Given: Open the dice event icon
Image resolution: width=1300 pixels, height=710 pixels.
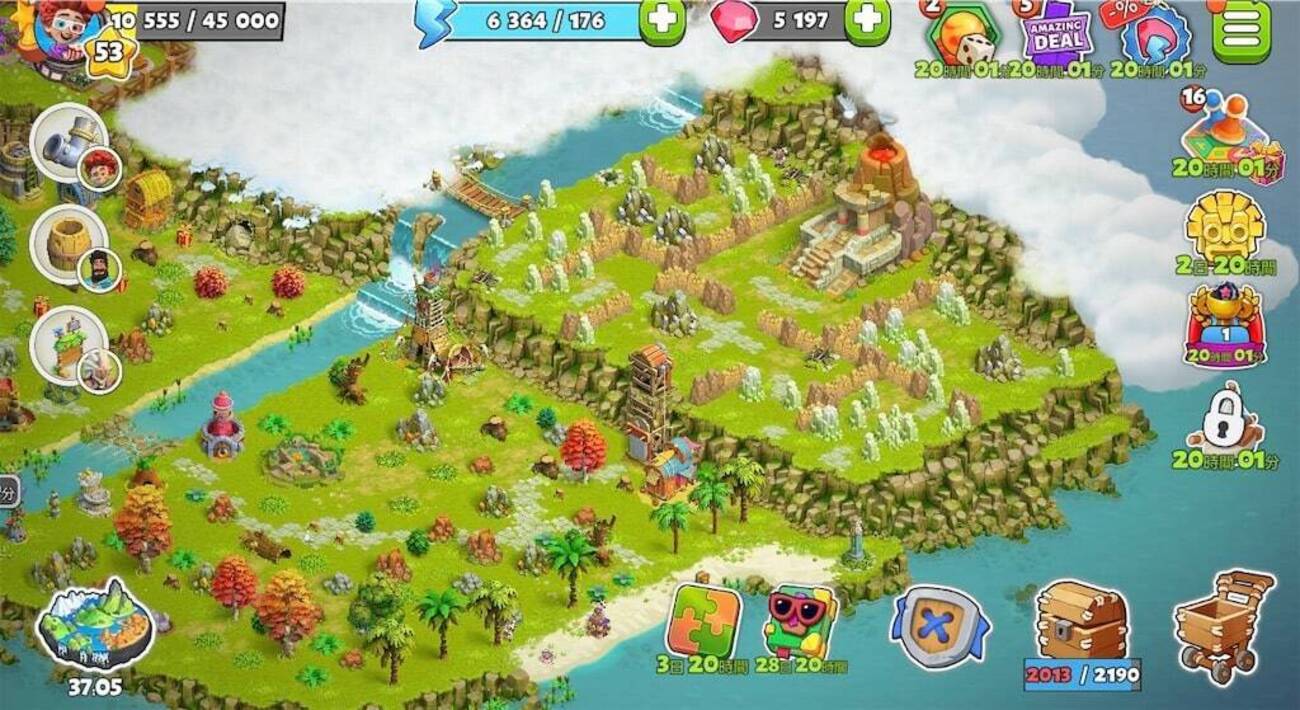Looking at the screenshot, I should click(965, 37).
